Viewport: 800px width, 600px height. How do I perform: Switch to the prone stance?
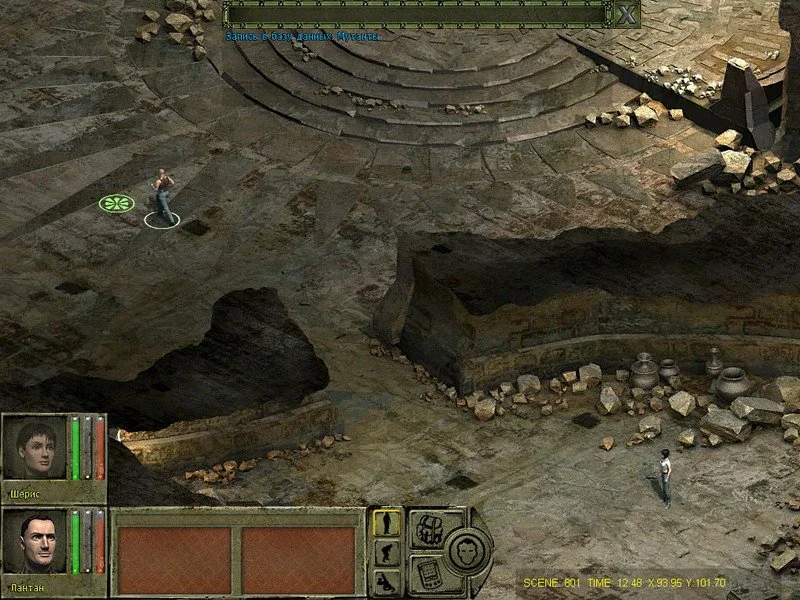(387, 582)
